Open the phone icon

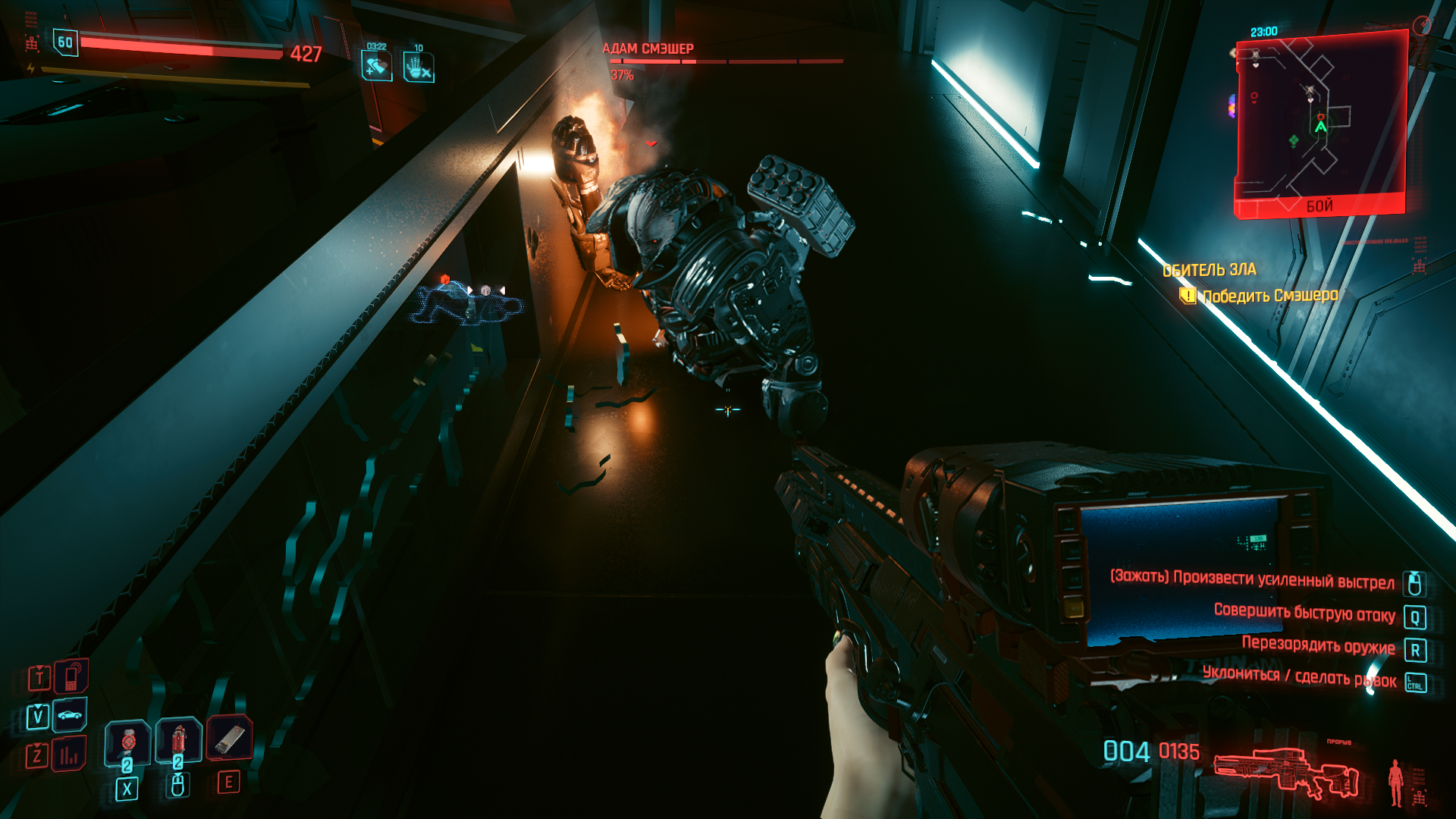point(71,676)
